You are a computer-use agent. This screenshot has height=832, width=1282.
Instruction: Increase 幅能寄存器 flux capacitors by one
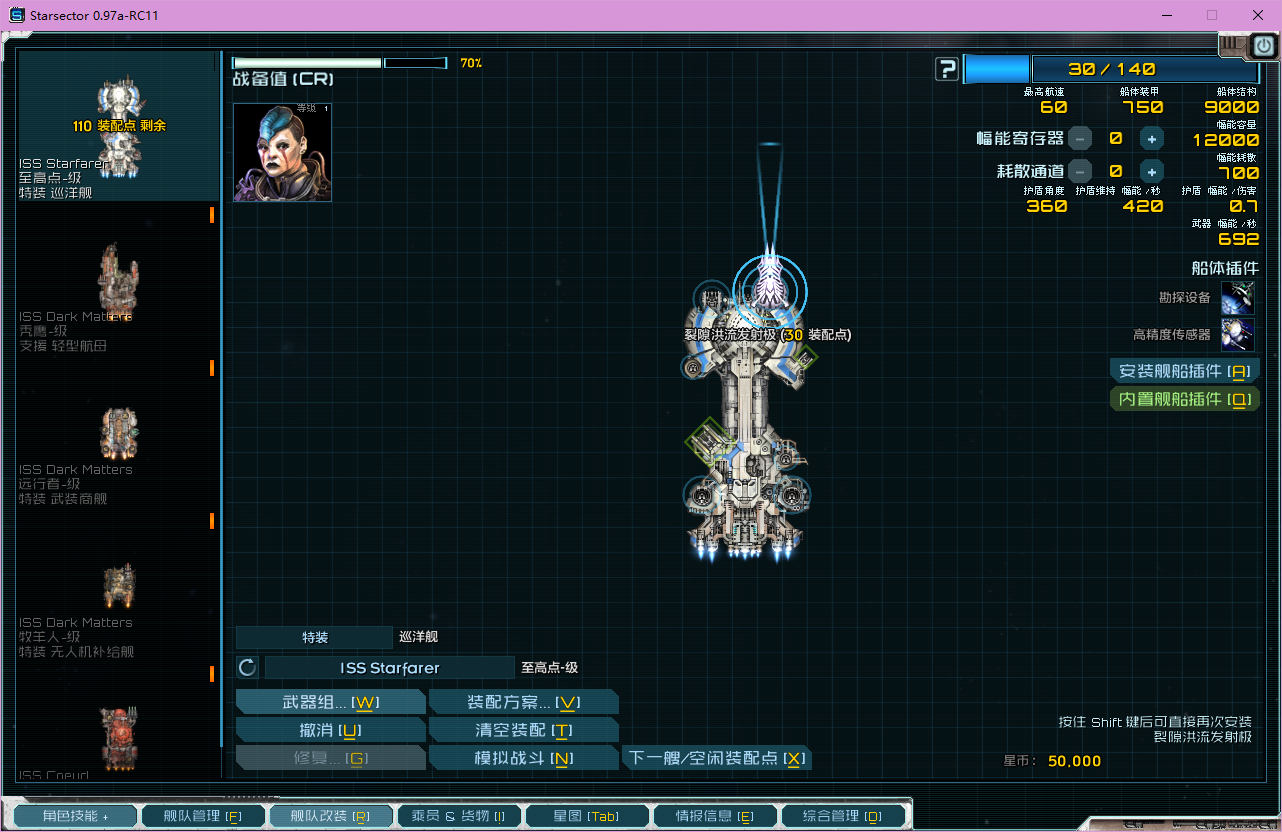point(1152,139)
